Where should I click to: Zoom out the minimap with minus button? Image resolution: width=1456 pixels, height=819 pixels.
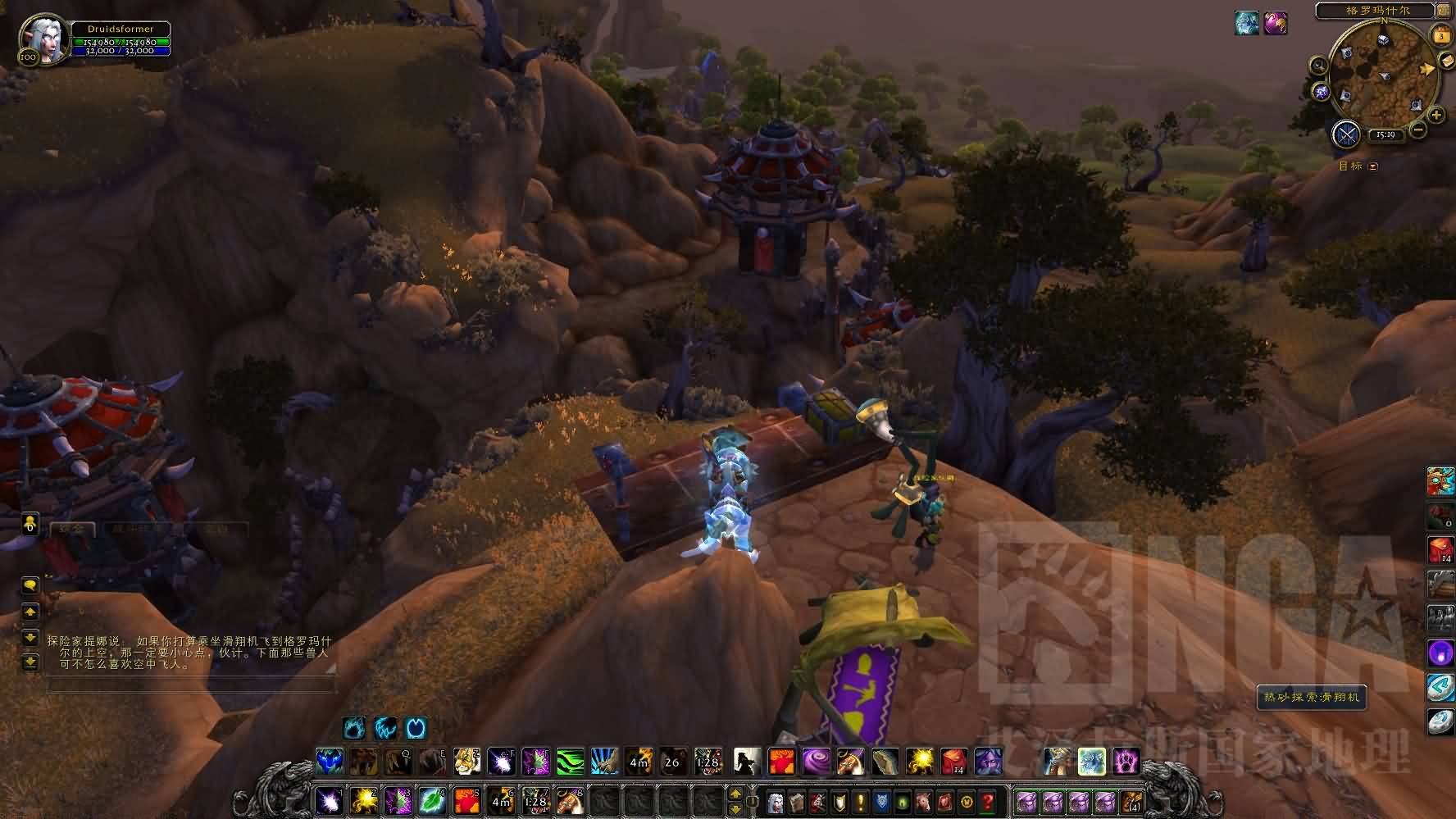(1418, 130)
